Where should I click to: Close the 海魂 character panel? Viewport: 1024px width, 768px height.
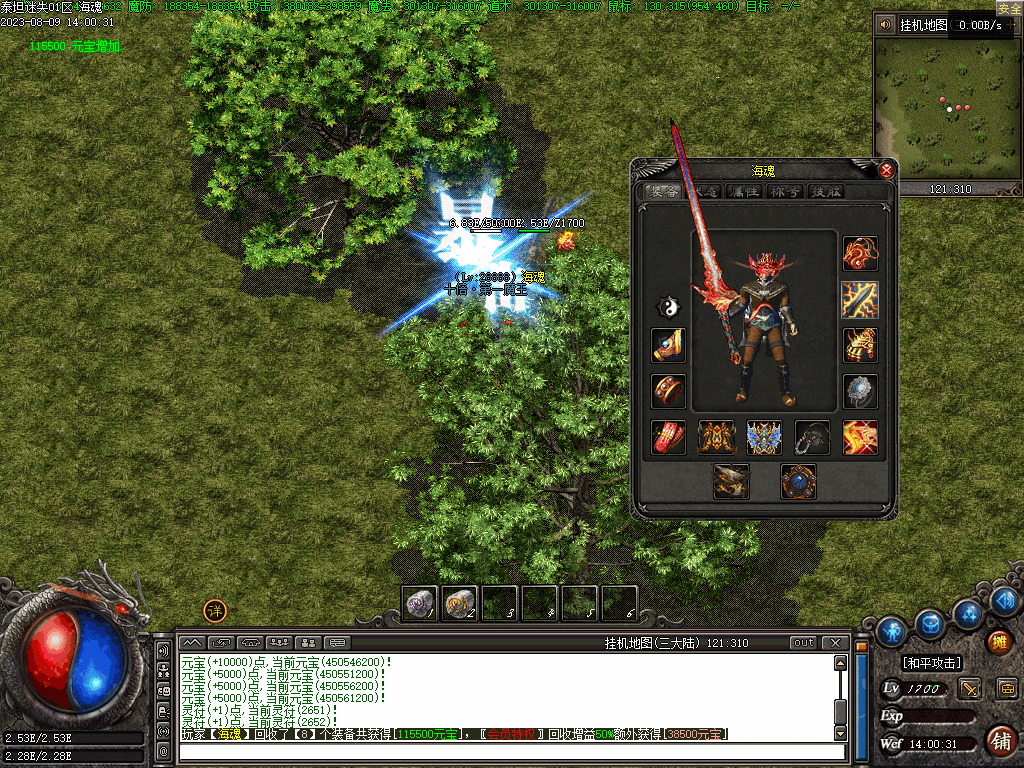point(886,170)
